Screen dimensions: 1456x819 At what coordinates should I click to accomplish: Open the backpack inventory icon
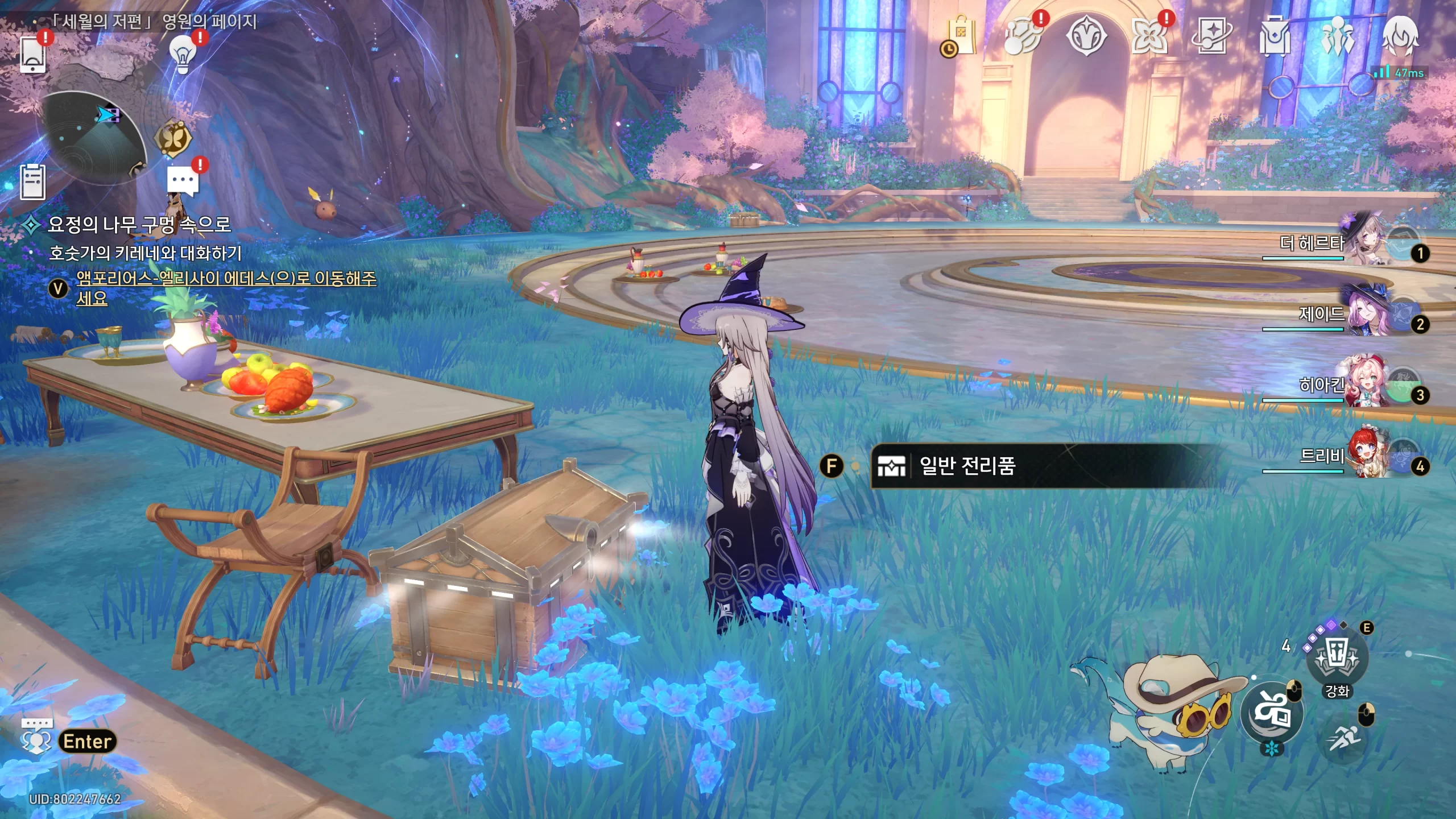click(x=1275, y=36)
